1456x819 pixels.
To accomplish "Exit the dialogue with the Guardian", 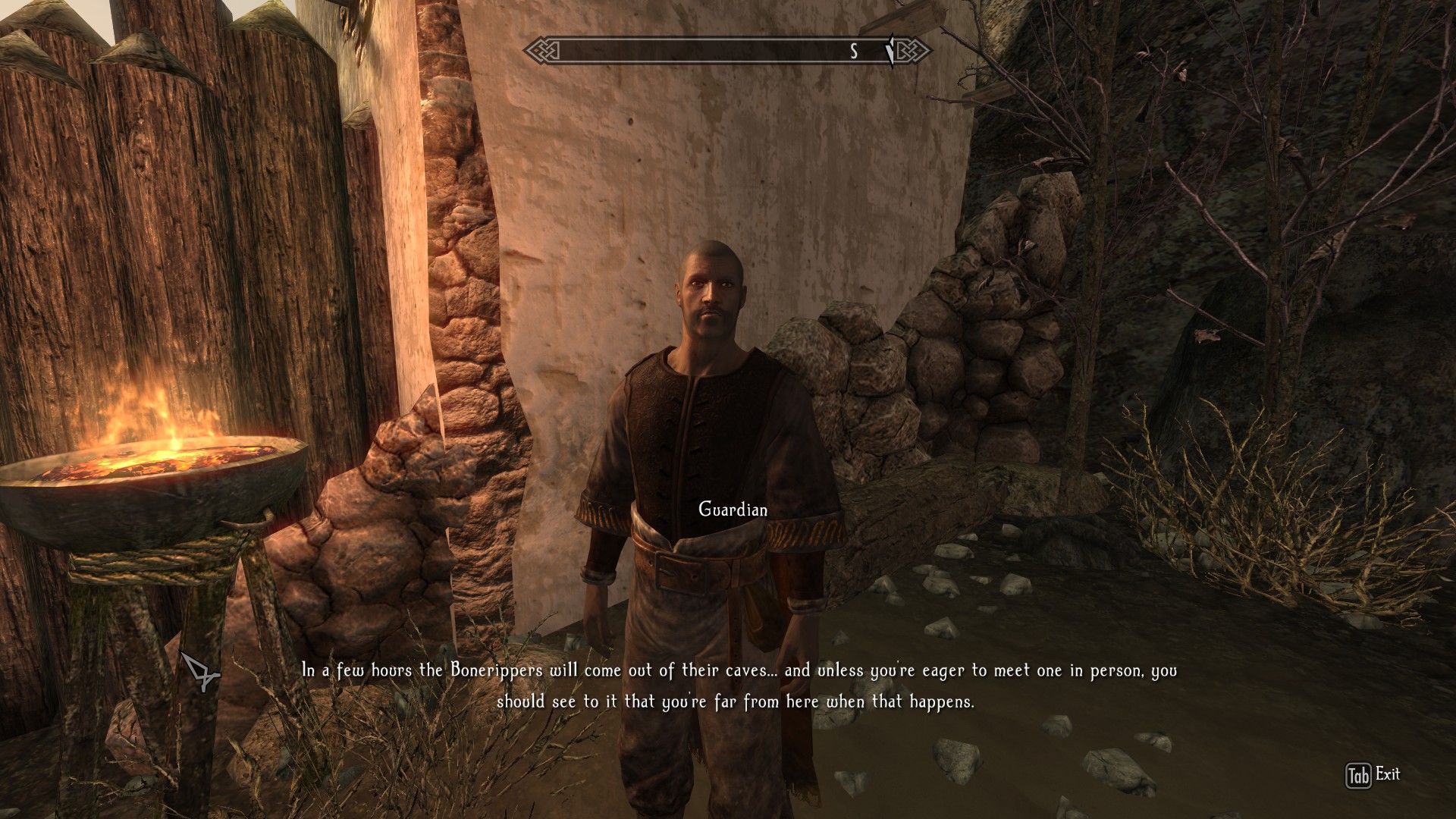I will (x=1373, y=775).
